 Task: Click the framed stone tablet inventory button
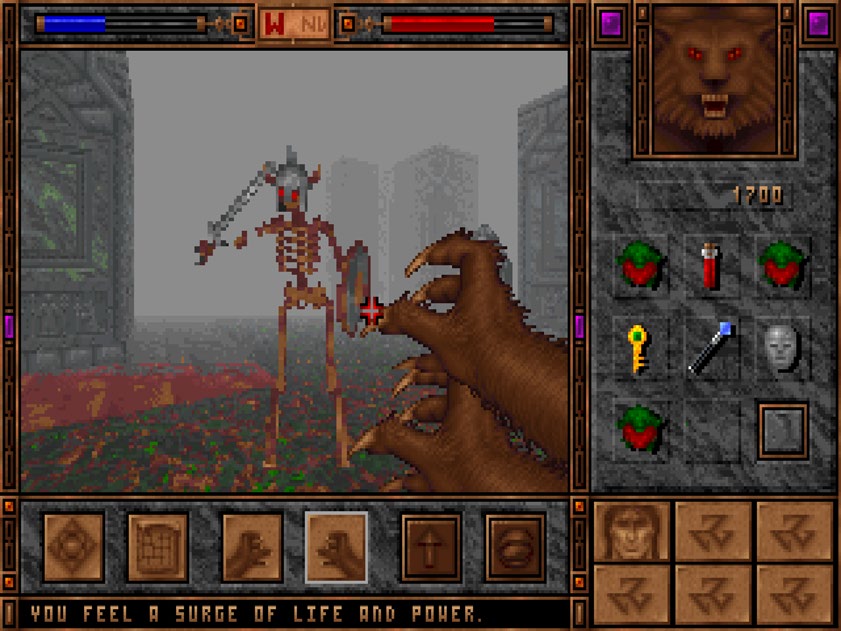coord(782,430)
